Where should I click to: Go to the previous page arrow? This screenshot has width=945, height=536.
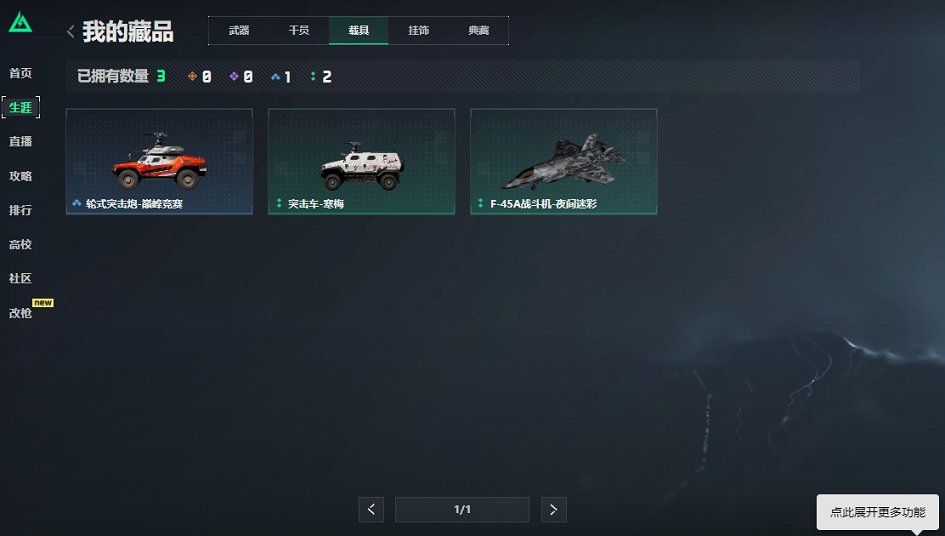(371, 510)
